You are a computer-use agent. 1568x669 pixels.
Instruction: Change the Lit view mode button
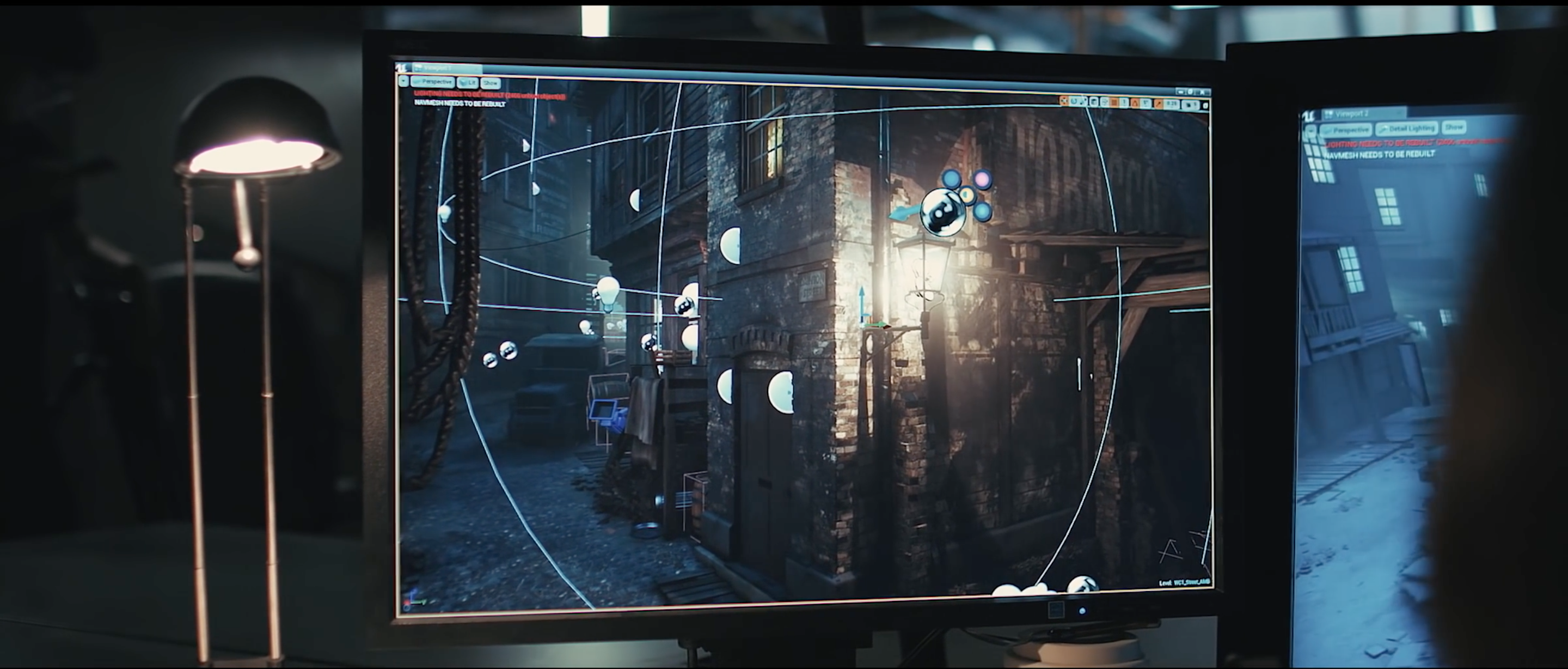(x=468, y=82)
